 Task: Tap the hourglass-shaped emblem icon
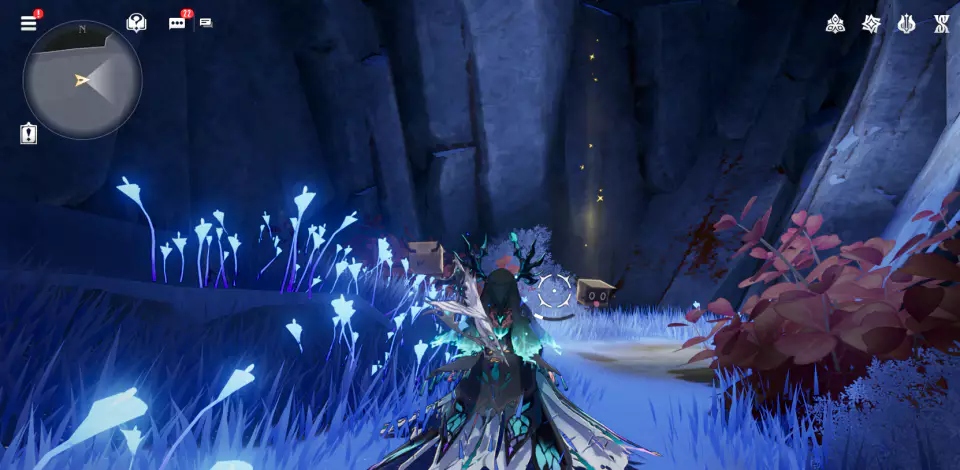click(x=942, y=23)
